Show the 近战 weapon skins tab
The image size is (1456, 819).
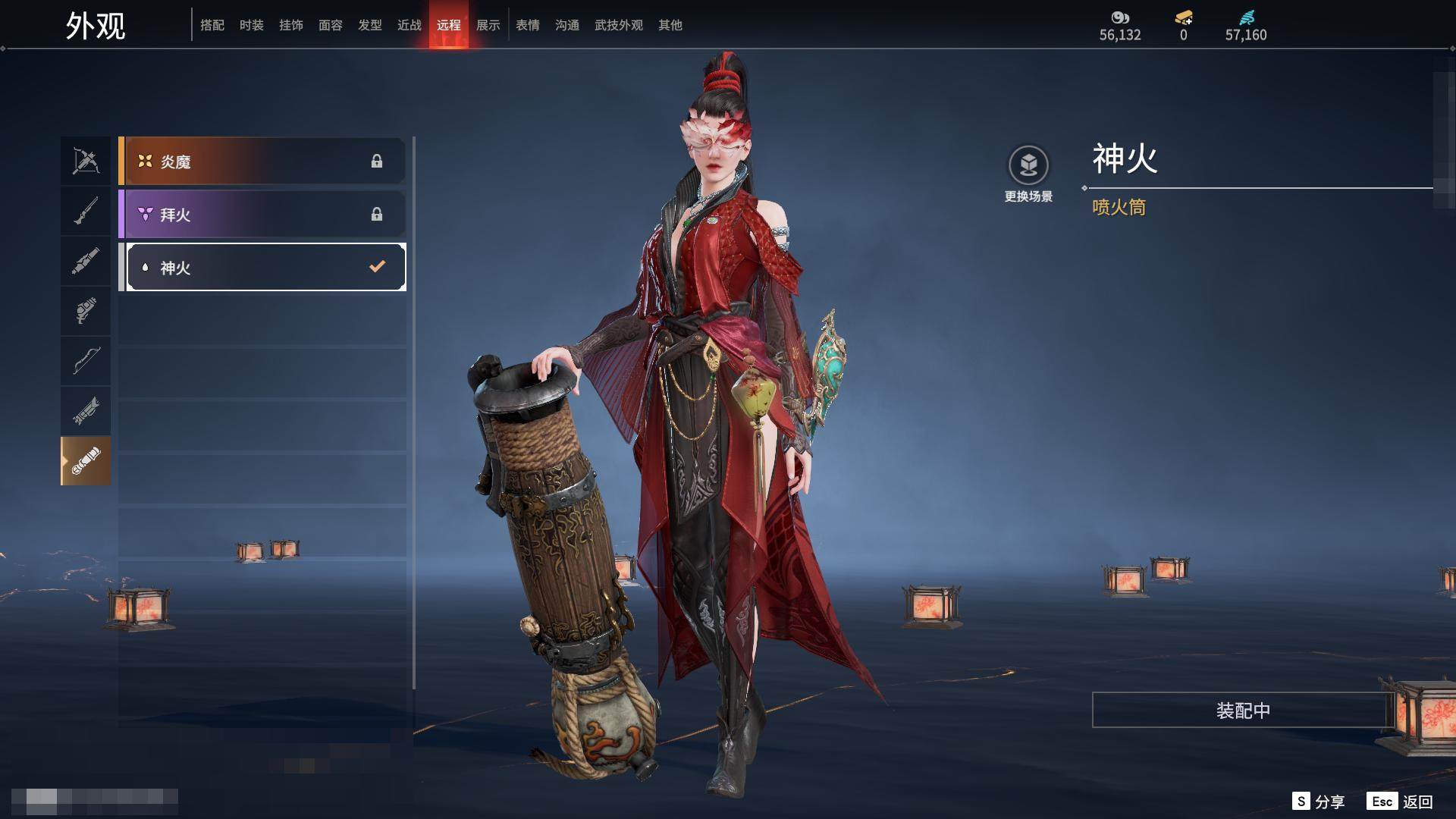point(409,25)
